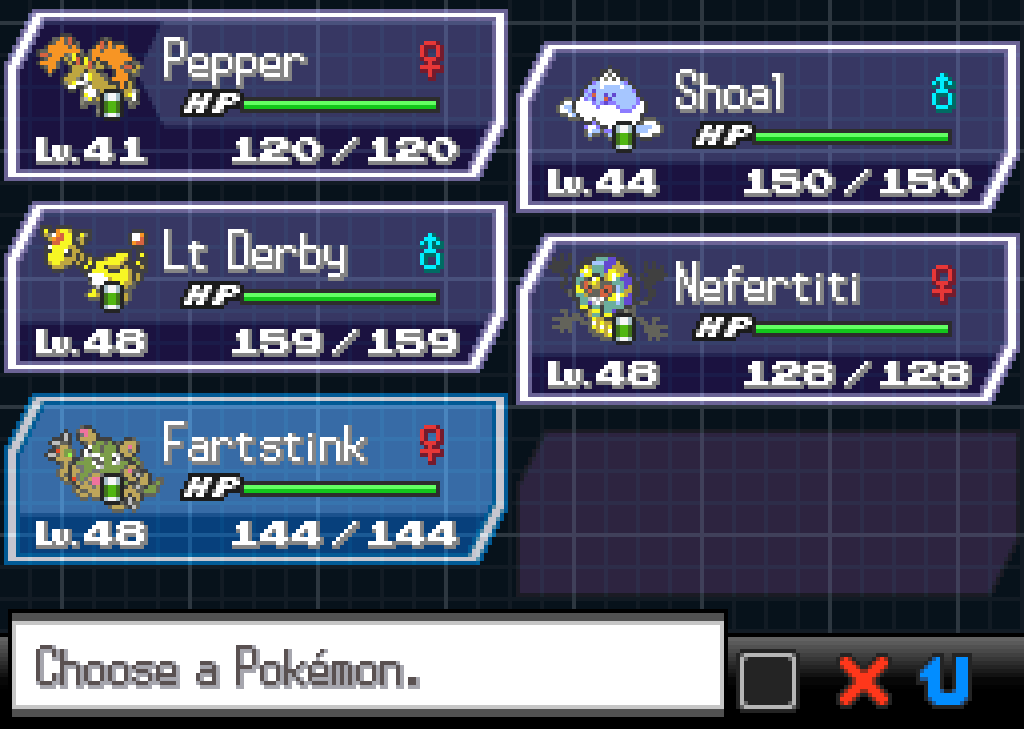The width and height of the screenshot is (1024, 729).
Task: Toggle the square checkbox button
Action: coord(768,682)
